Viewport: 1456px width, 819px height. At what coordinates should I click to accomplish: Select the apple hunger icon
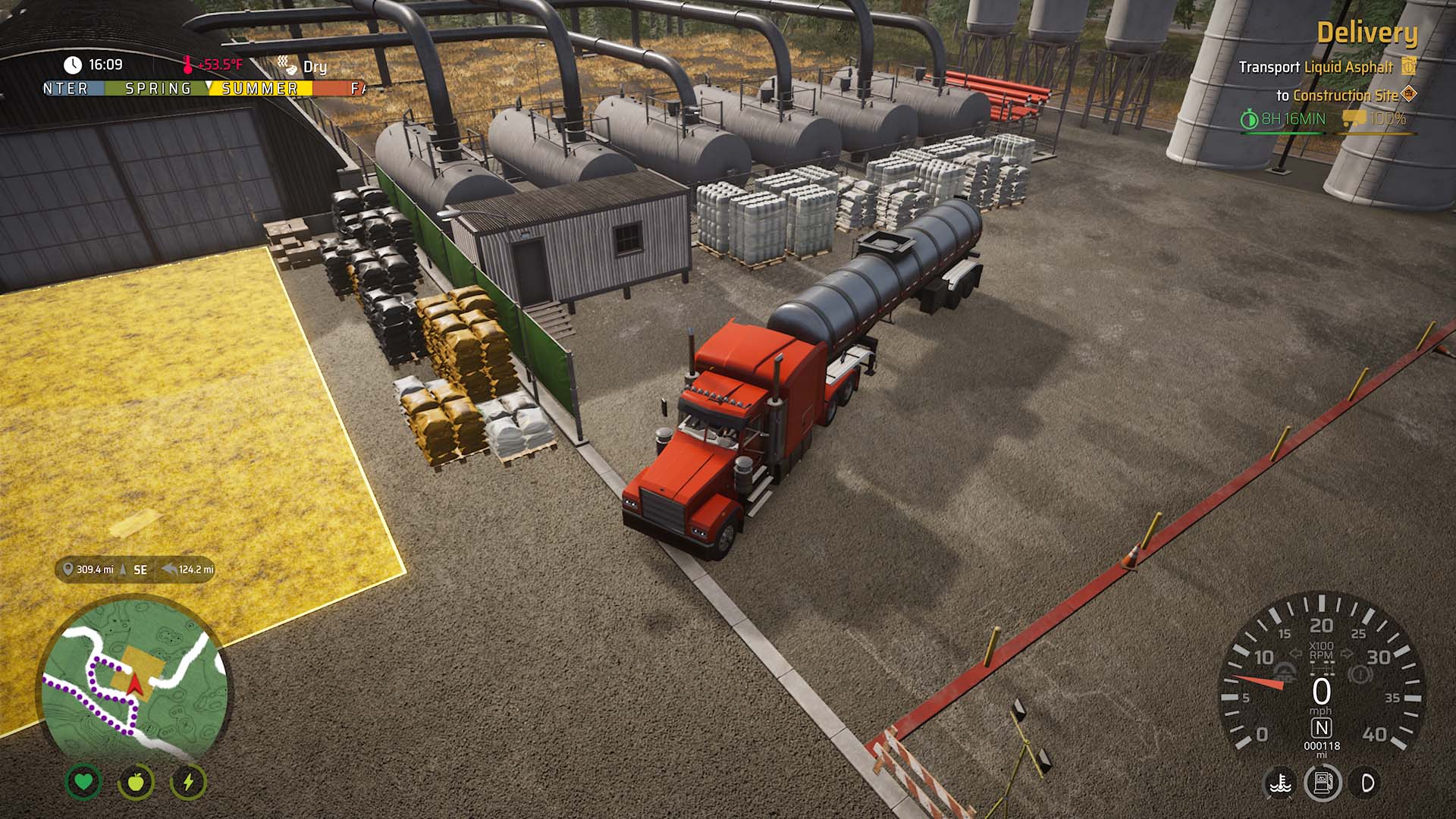point(136,781)
